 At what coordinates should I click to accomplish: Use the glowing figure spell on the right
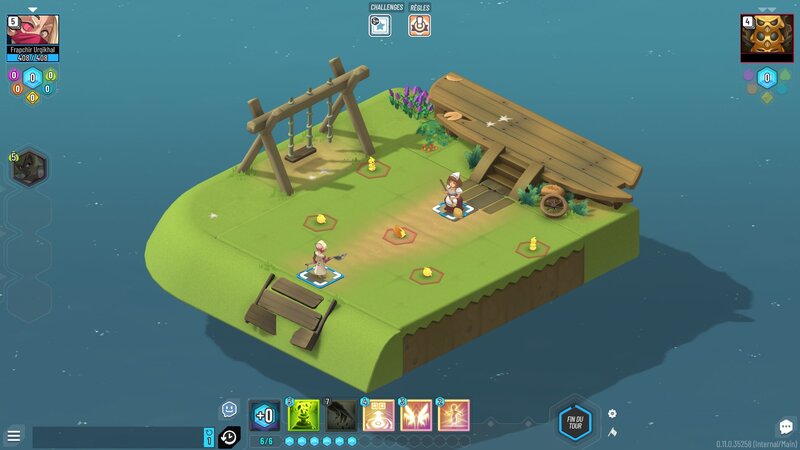(x=453, y=415)
